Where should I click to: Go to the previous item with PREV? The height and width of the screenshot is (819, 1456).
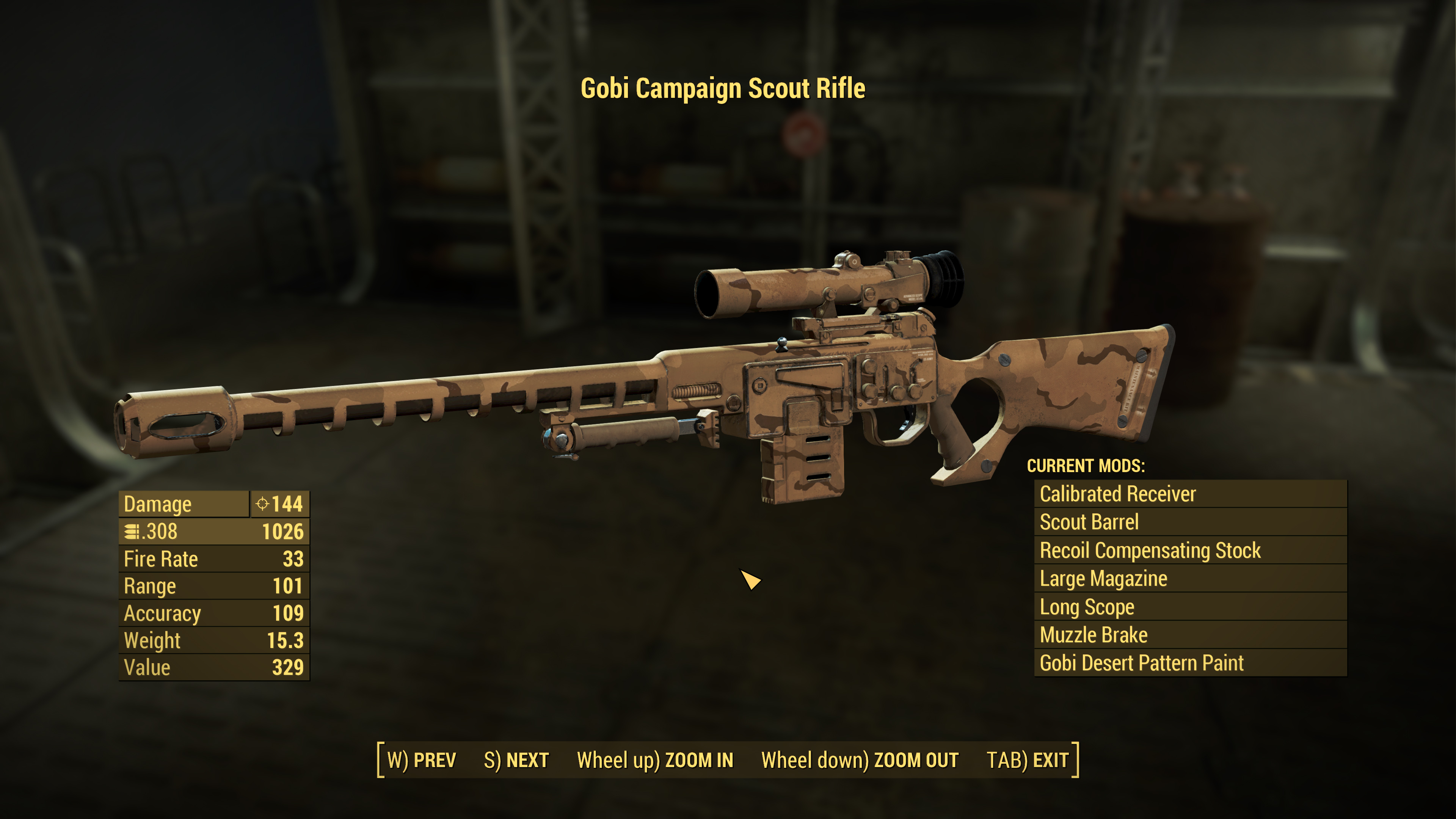[x=422, y=760]
